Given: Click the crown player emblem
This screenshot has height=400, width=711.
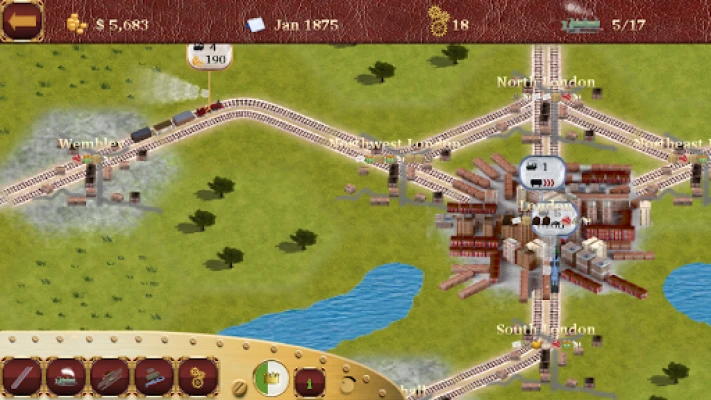Looking at the screenshot, I should (x=271, y=378).
